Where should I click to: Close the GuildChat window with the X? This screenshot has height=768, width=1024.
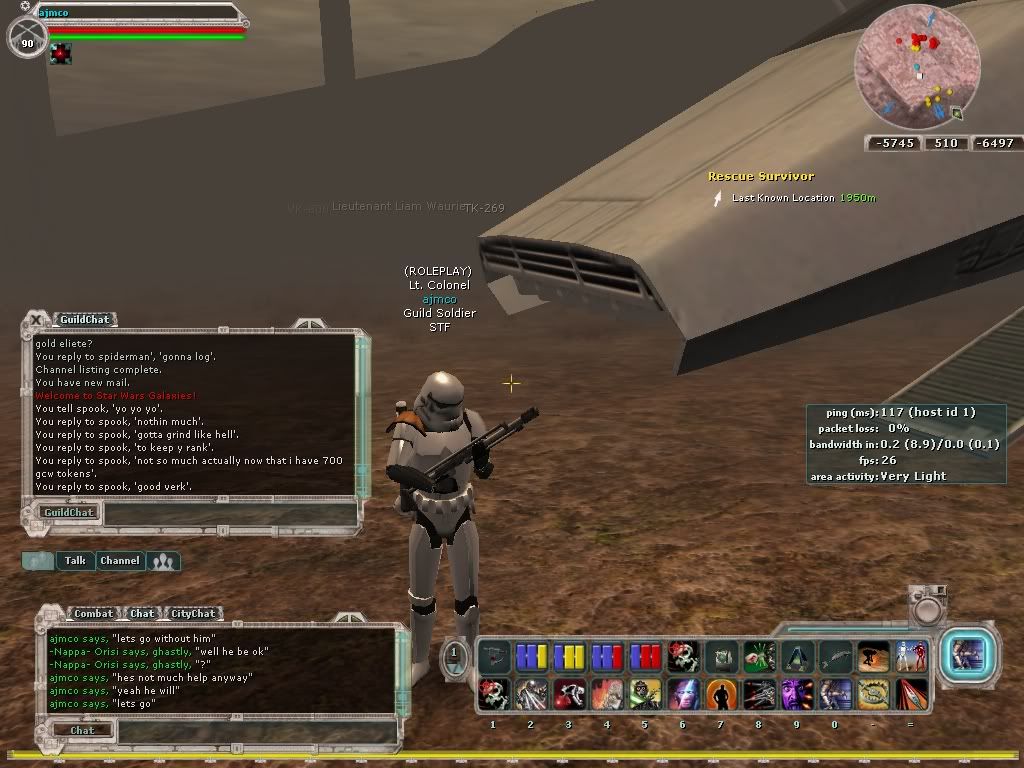click(36, 319)
